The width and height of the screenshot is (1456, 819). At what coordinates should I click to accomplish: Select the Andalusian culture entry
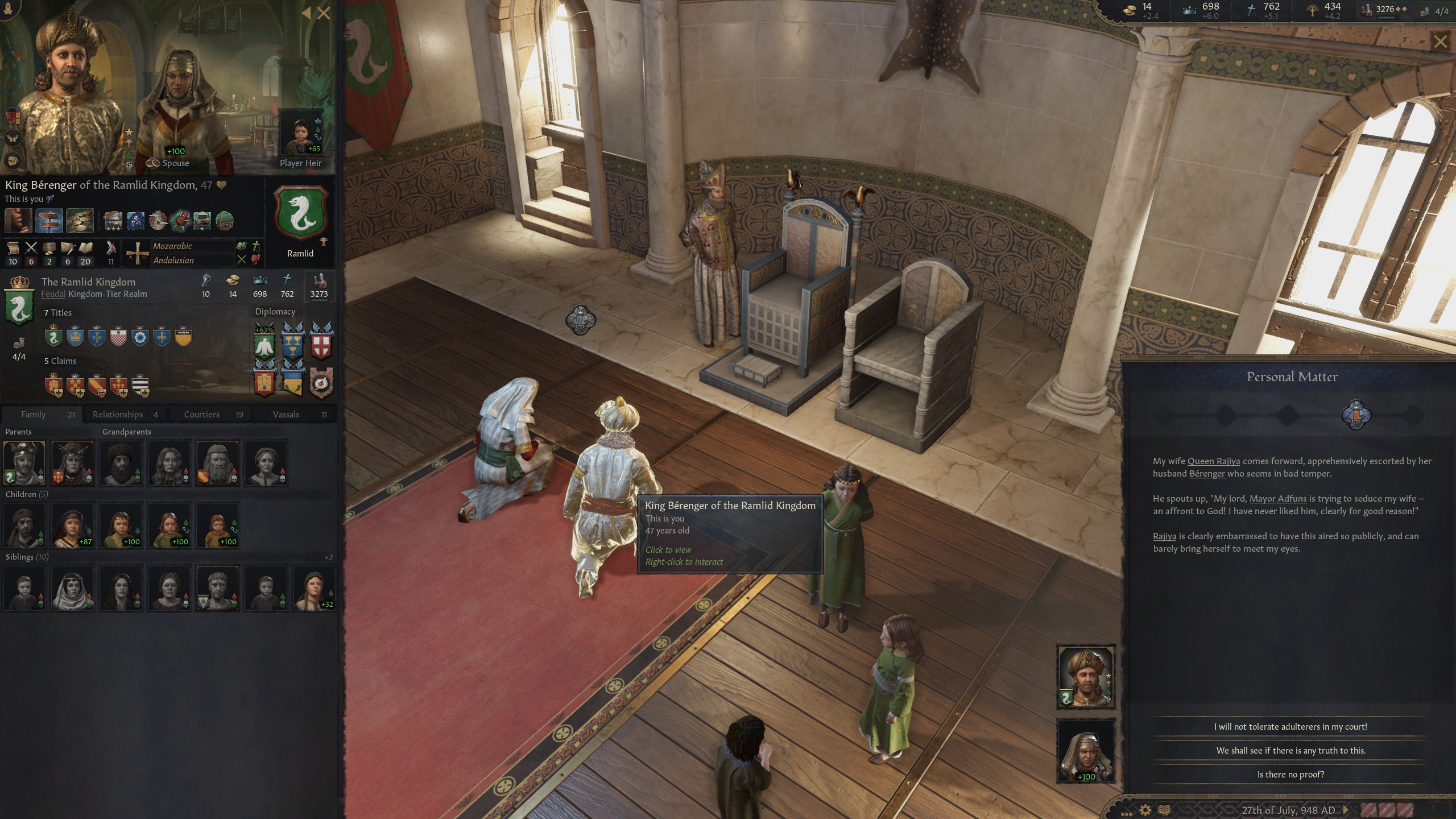[x=173, y=260]
